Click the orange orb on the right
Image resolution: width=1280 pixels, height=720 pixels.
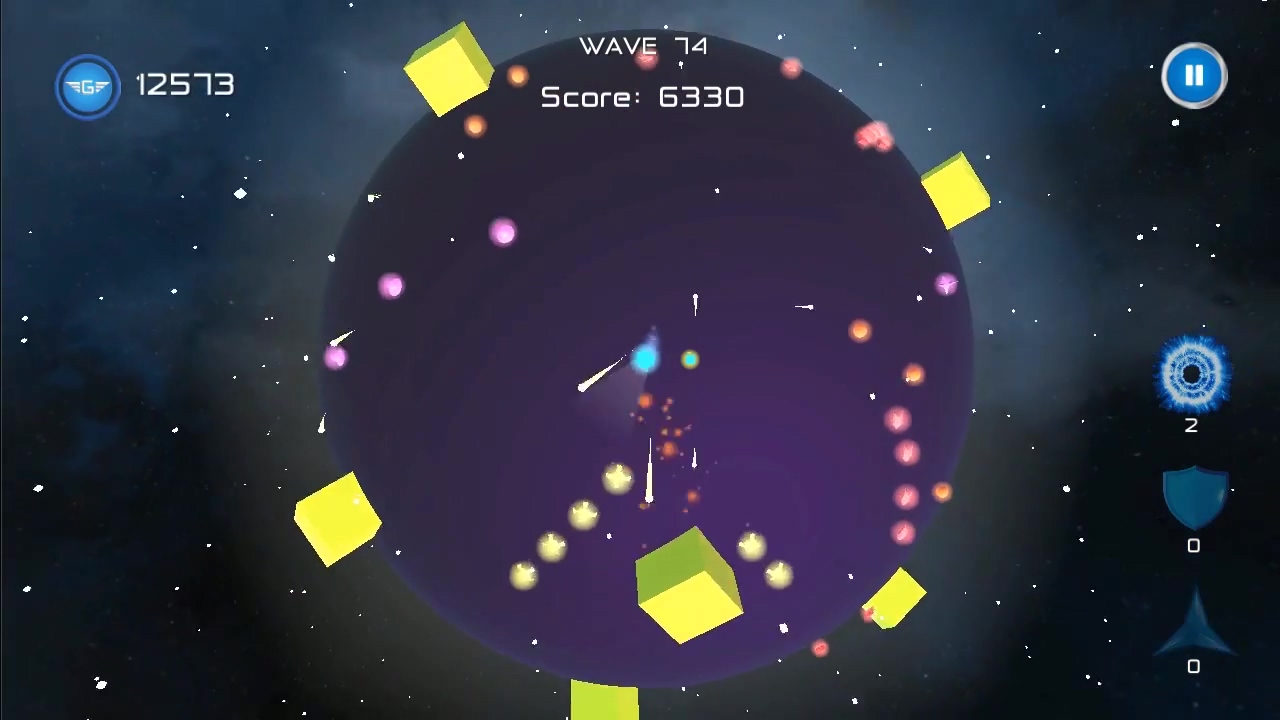pos(861,331)
